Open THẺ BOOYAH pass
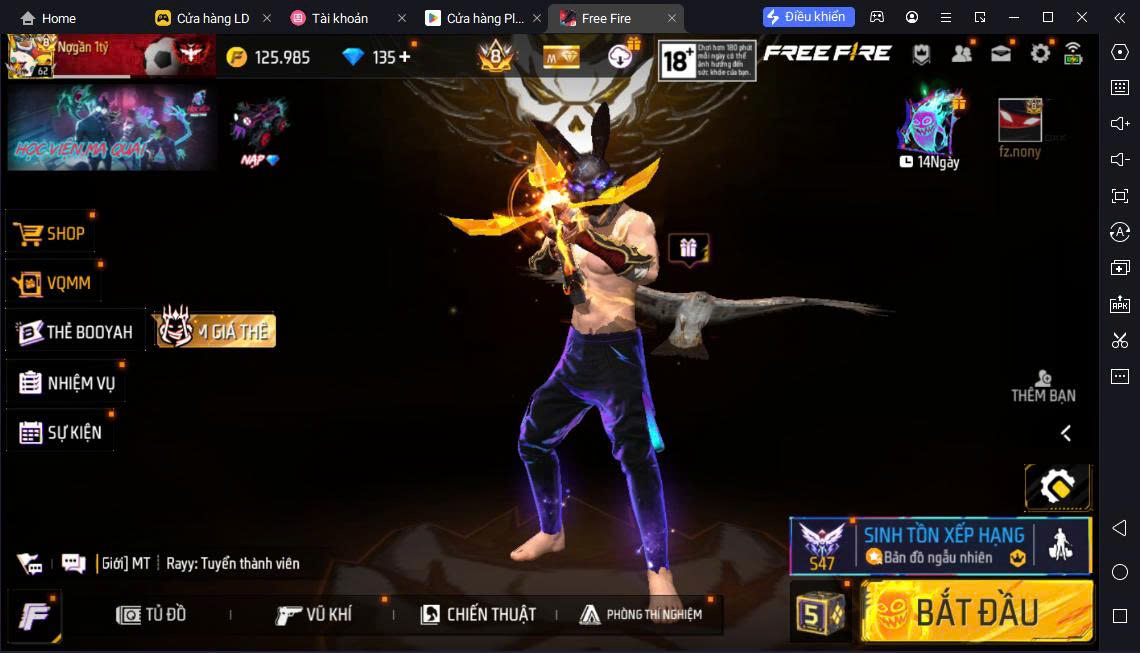This screenshot has width=1140, height=653. pyautogui.click(x=76, y=332)
